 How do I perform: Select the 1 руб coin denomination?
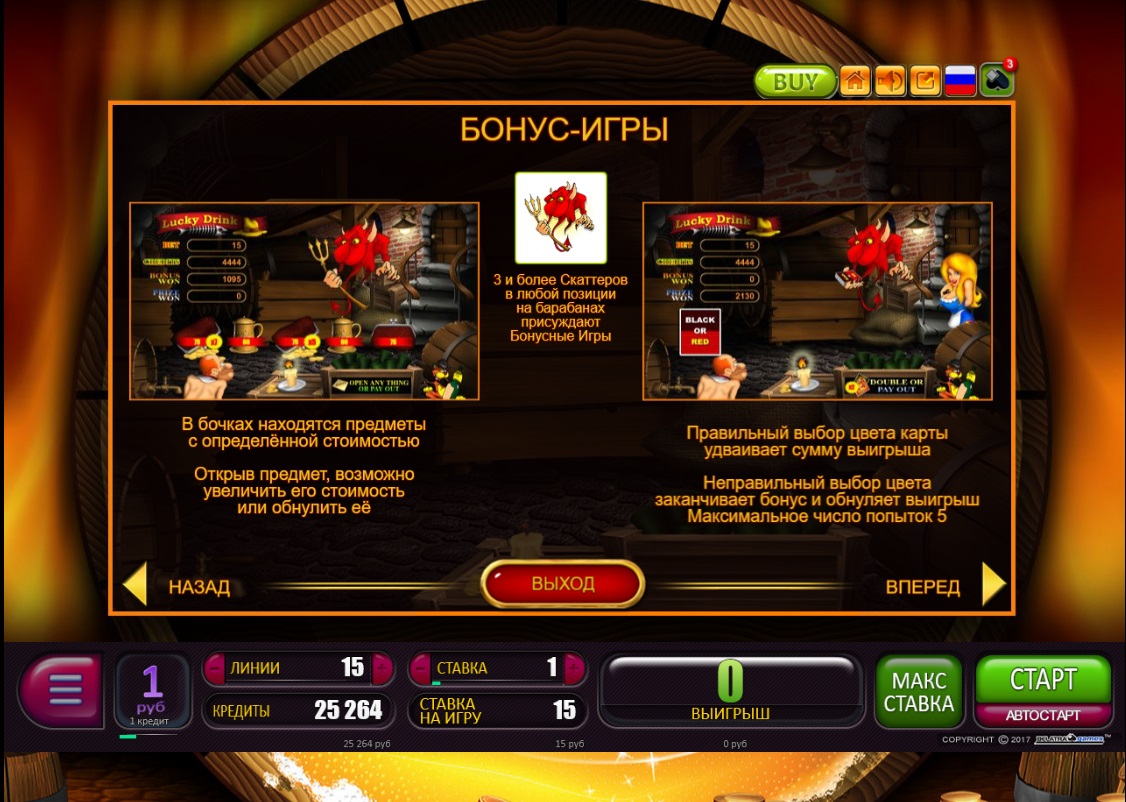[152, 689]
